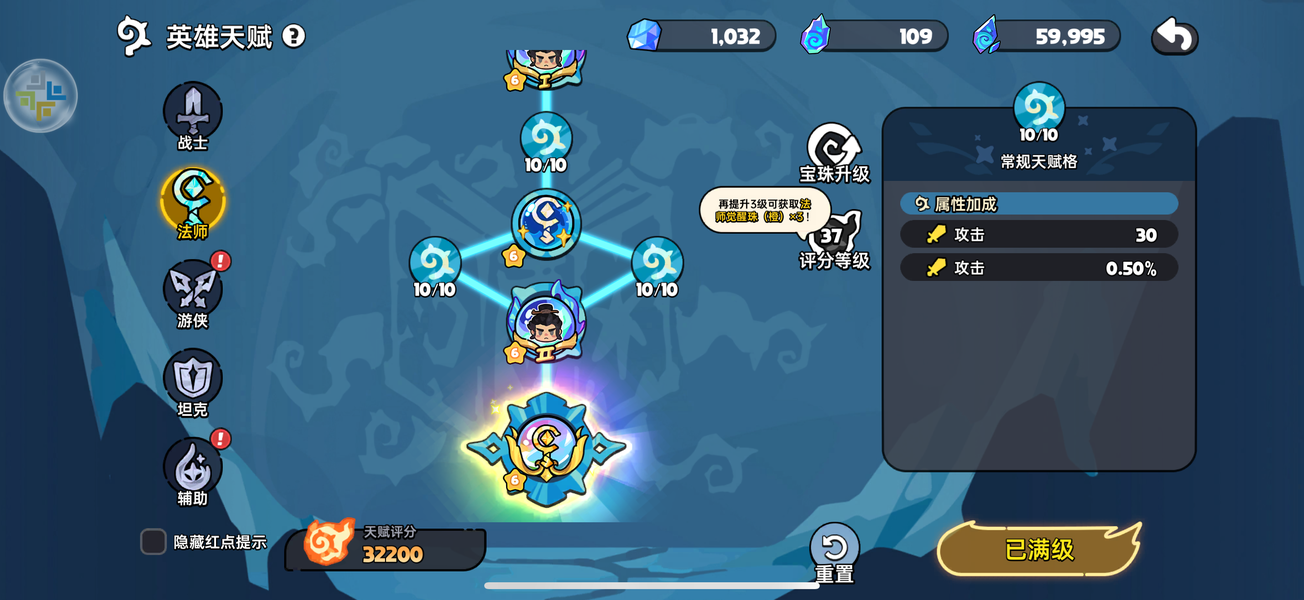Click the 重置 reset button
The width and height of the screenshot is (1304, 600).
pos(834,549)
